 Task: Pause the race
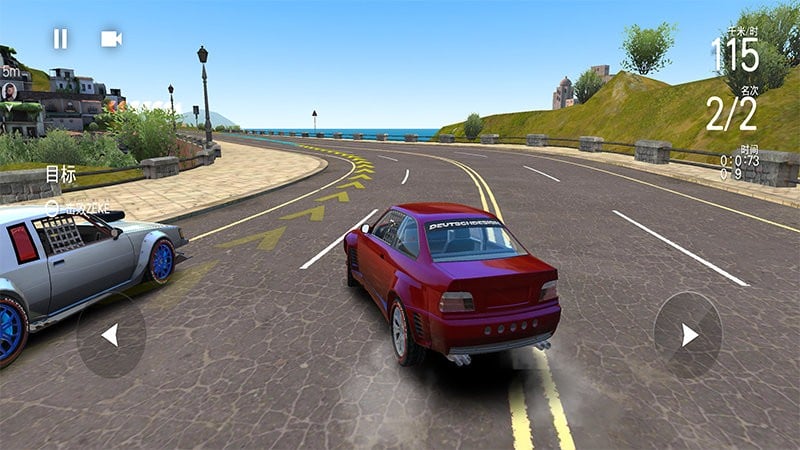point(61,39)
